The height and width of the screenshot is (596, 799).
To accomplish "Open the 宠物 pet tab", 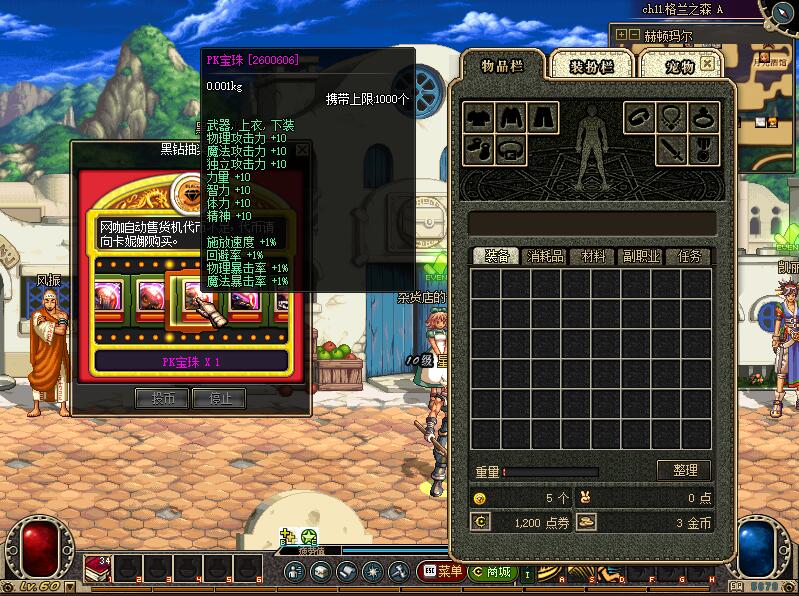I will click(680, 66).
